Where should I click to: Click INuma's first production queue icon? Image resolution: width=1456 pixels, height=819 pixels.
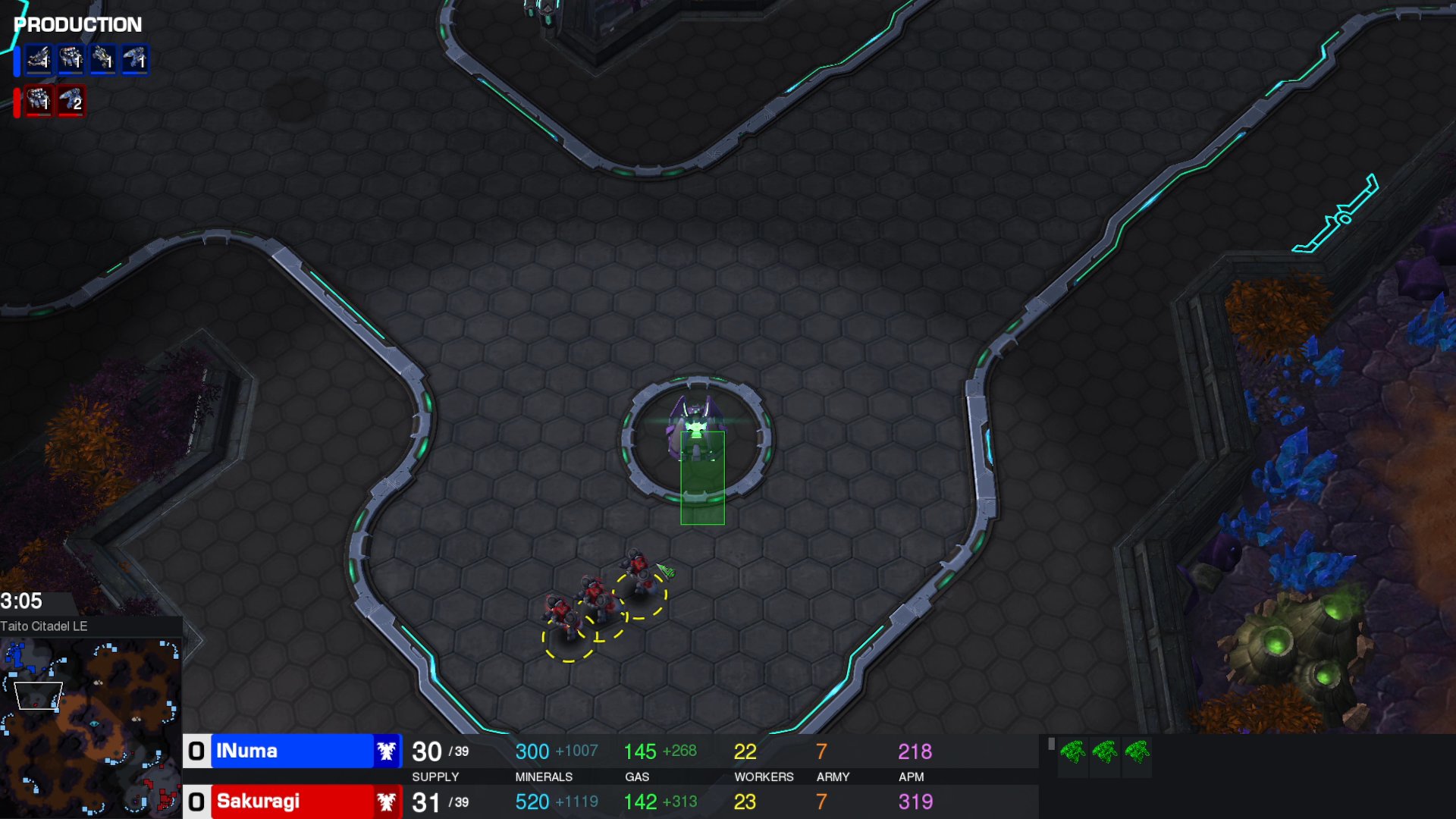click(39, 61)
